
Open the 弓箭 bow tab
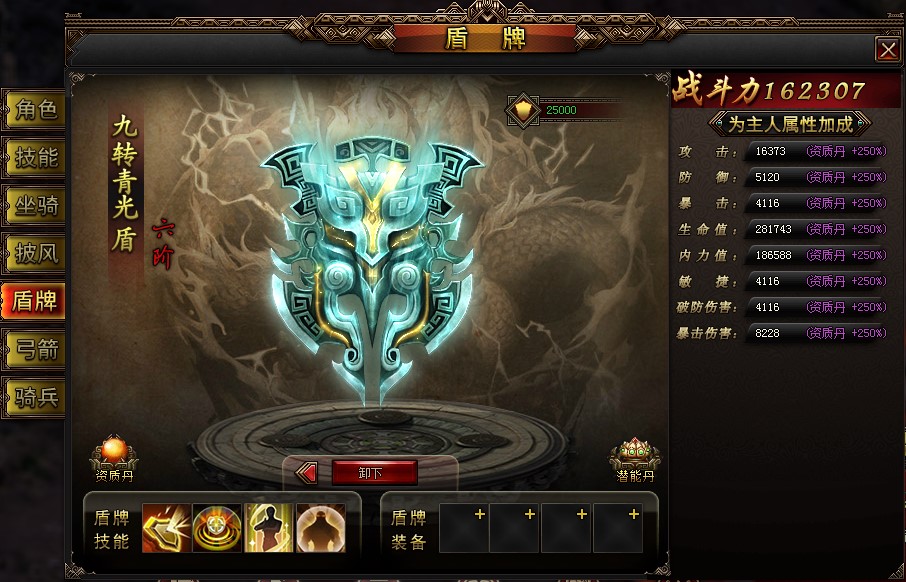coord(35,349)
